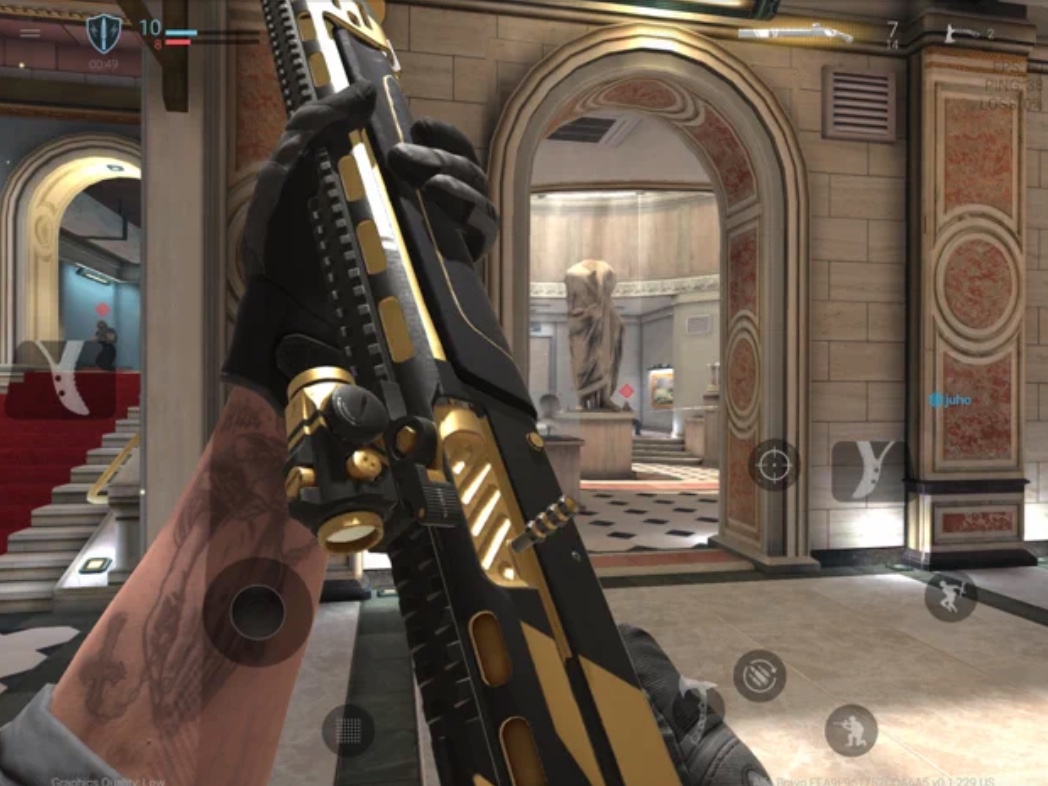The width and height of the screenshot is (1048, 786).
Task: Open the hamburger menu
Action: 31,33
